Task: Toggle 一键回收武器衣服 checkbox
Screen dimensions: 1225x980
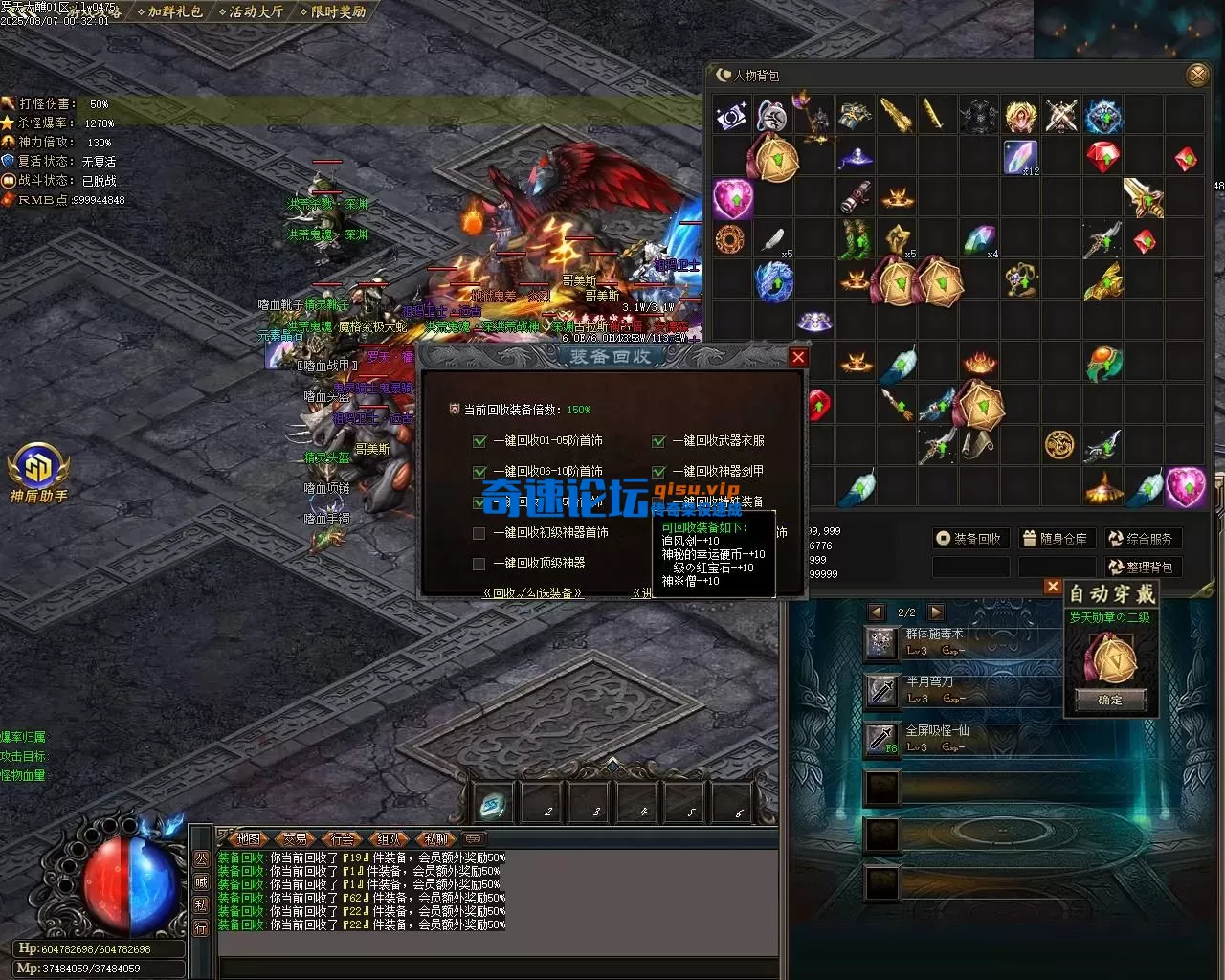Action: click(x=658, y=441)
